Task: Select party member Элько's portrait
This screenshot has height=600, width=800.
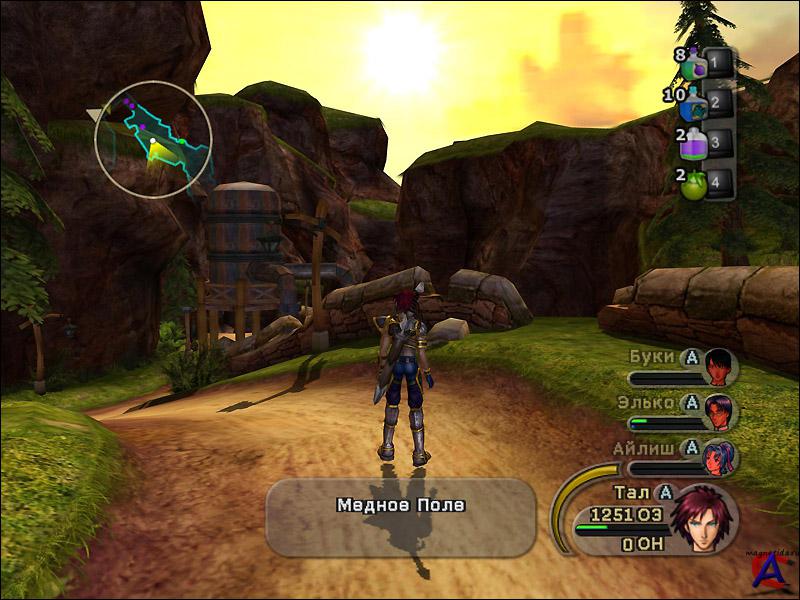Action: [719, 409]
